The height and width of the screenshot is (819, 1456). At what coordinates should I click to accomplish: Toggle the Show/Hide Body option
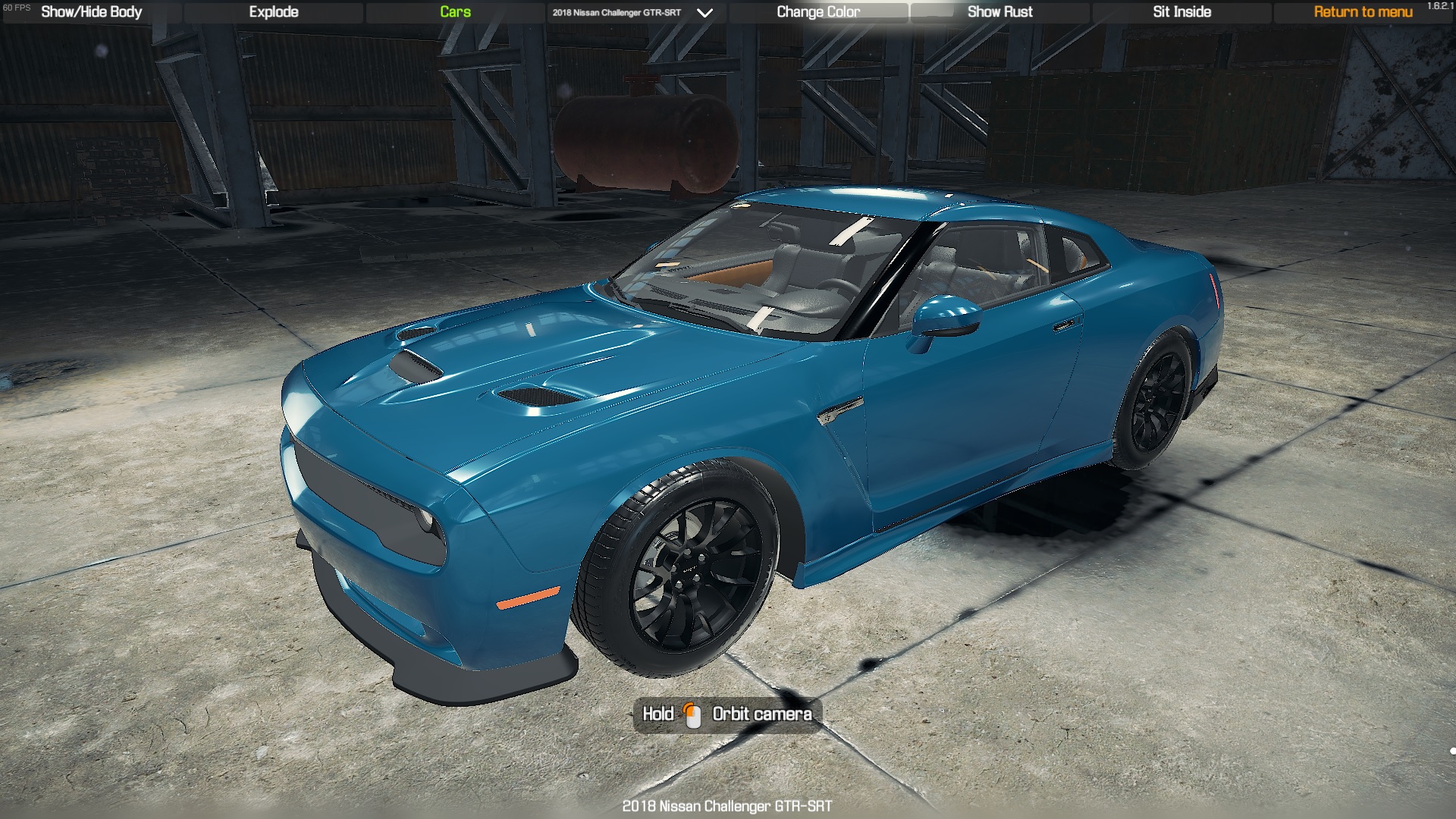(x=91, y=12)
